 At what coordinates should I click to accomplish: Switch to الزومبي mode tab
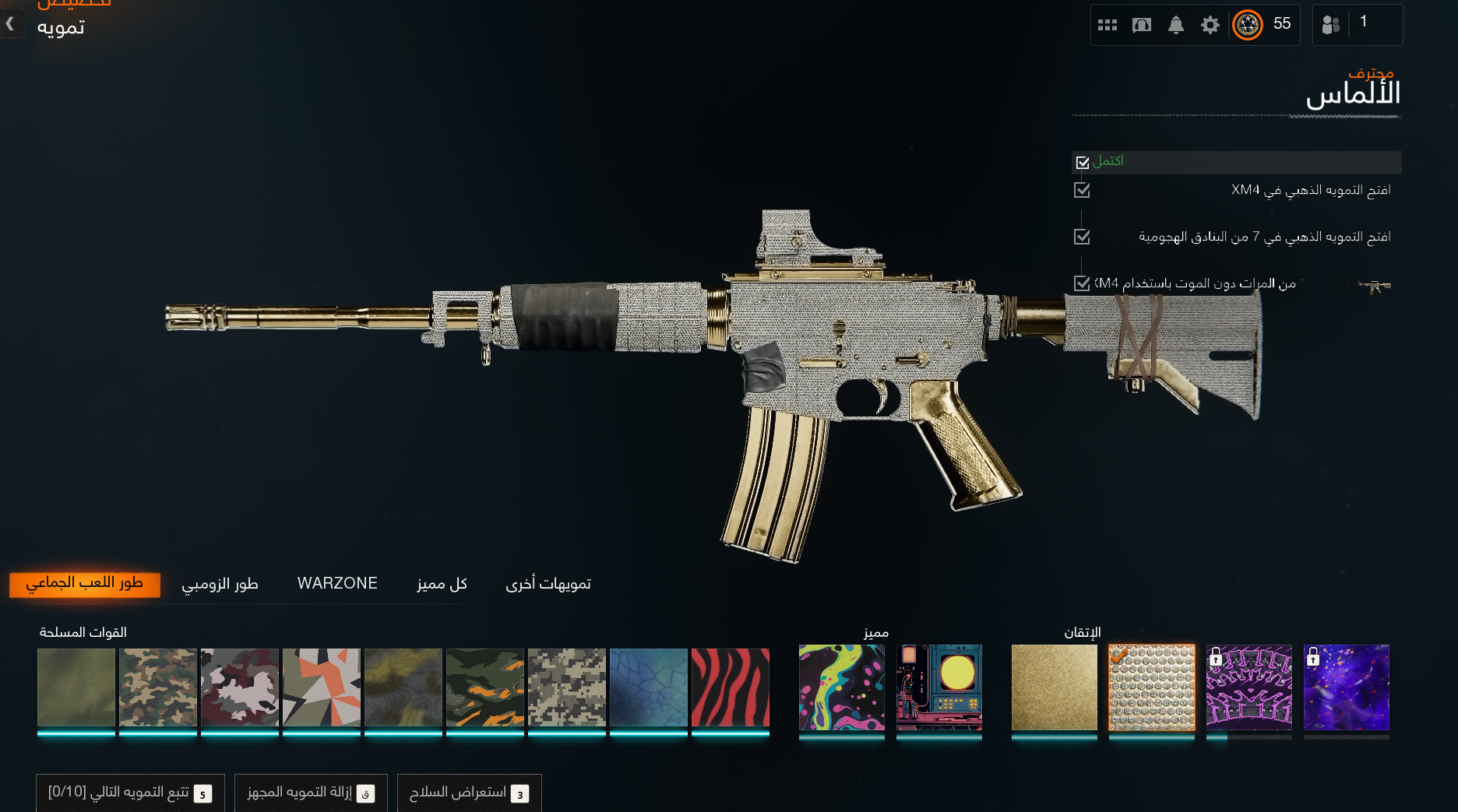tap(220, 584)
